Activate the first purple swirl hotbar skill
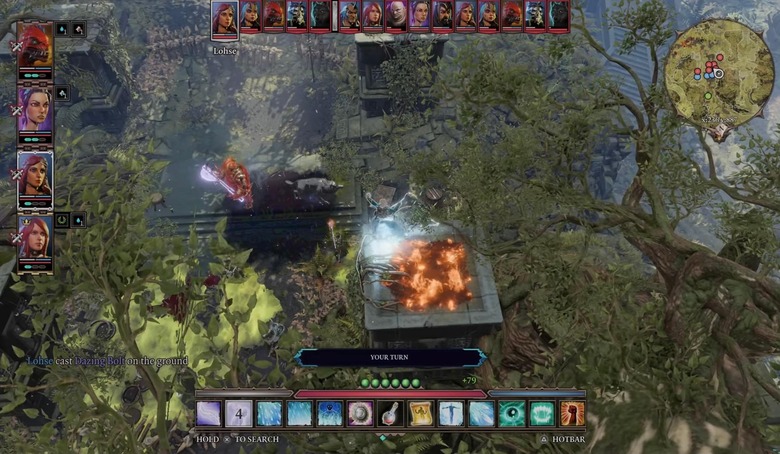This screenshot has height=454, width=780. click(209, 414)
